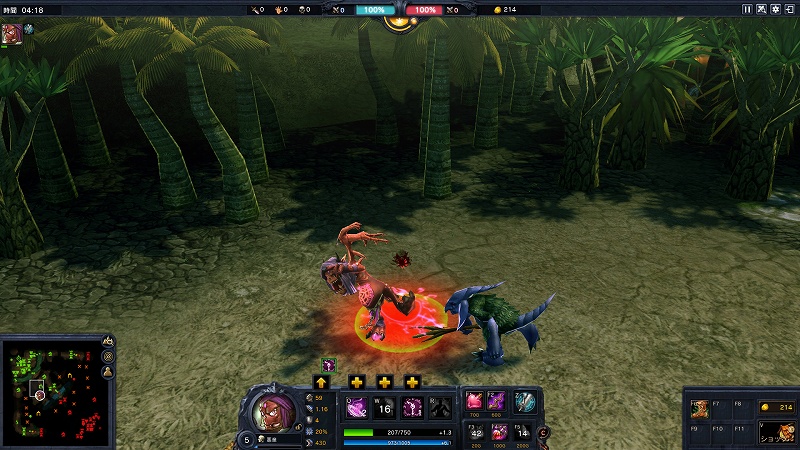Activate the purple Q ability

(356, 407)
